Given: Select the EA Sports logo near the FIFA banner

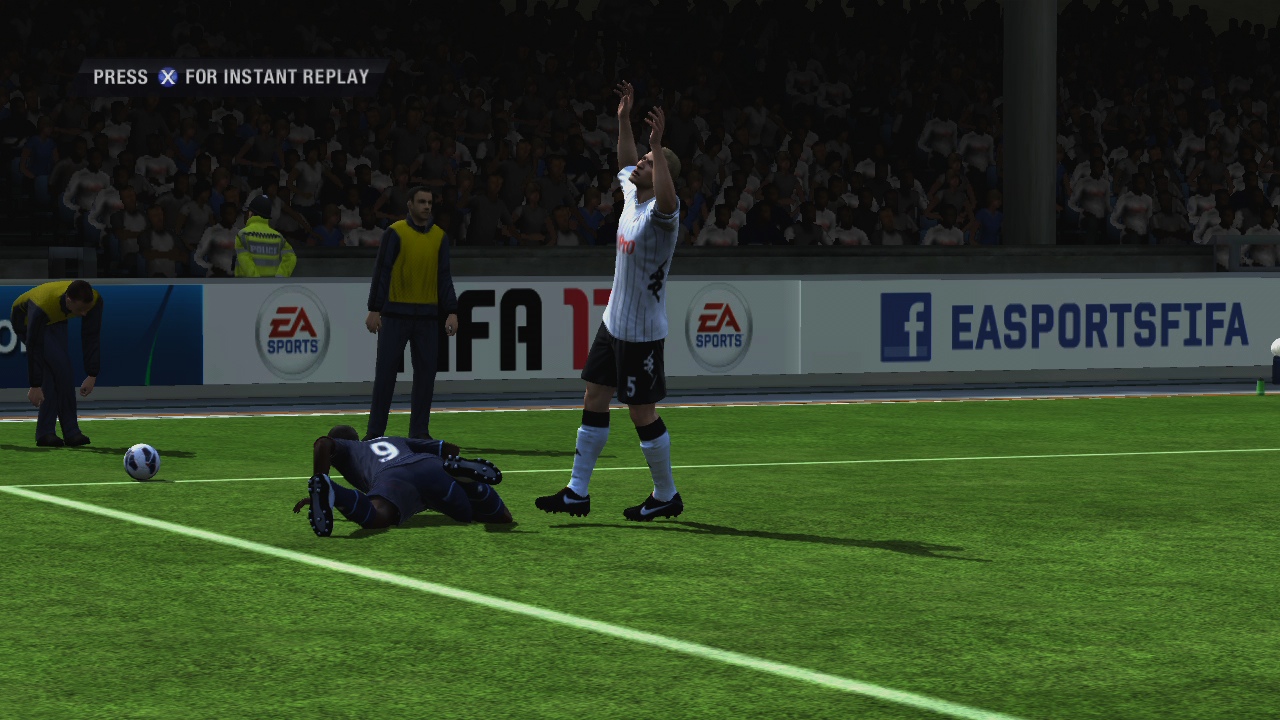Looking at the screenshot, I should 718,326.
